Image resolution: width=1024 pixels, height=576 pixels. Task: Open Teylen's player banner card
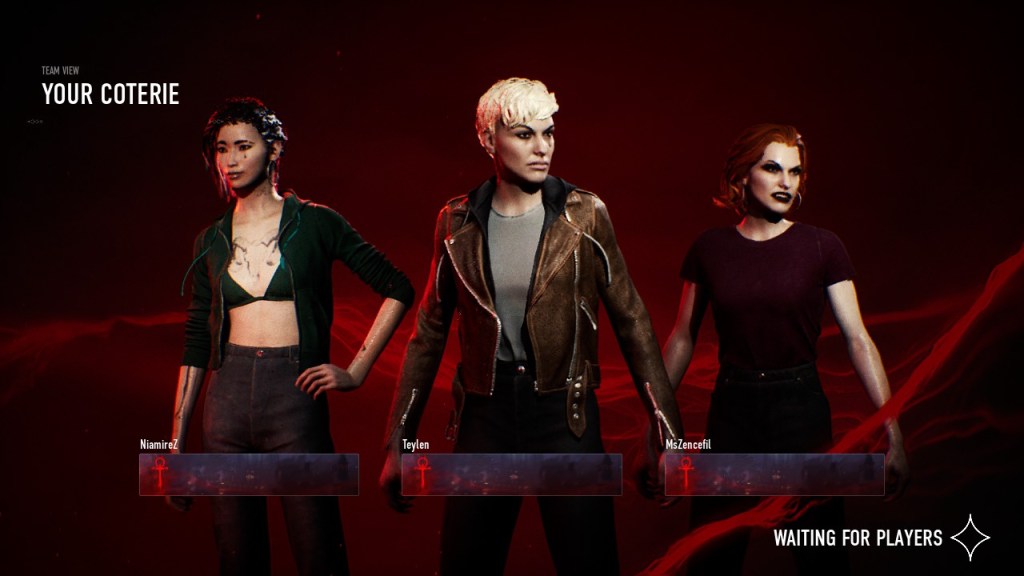pyautogui.click(x=511, y=474)
